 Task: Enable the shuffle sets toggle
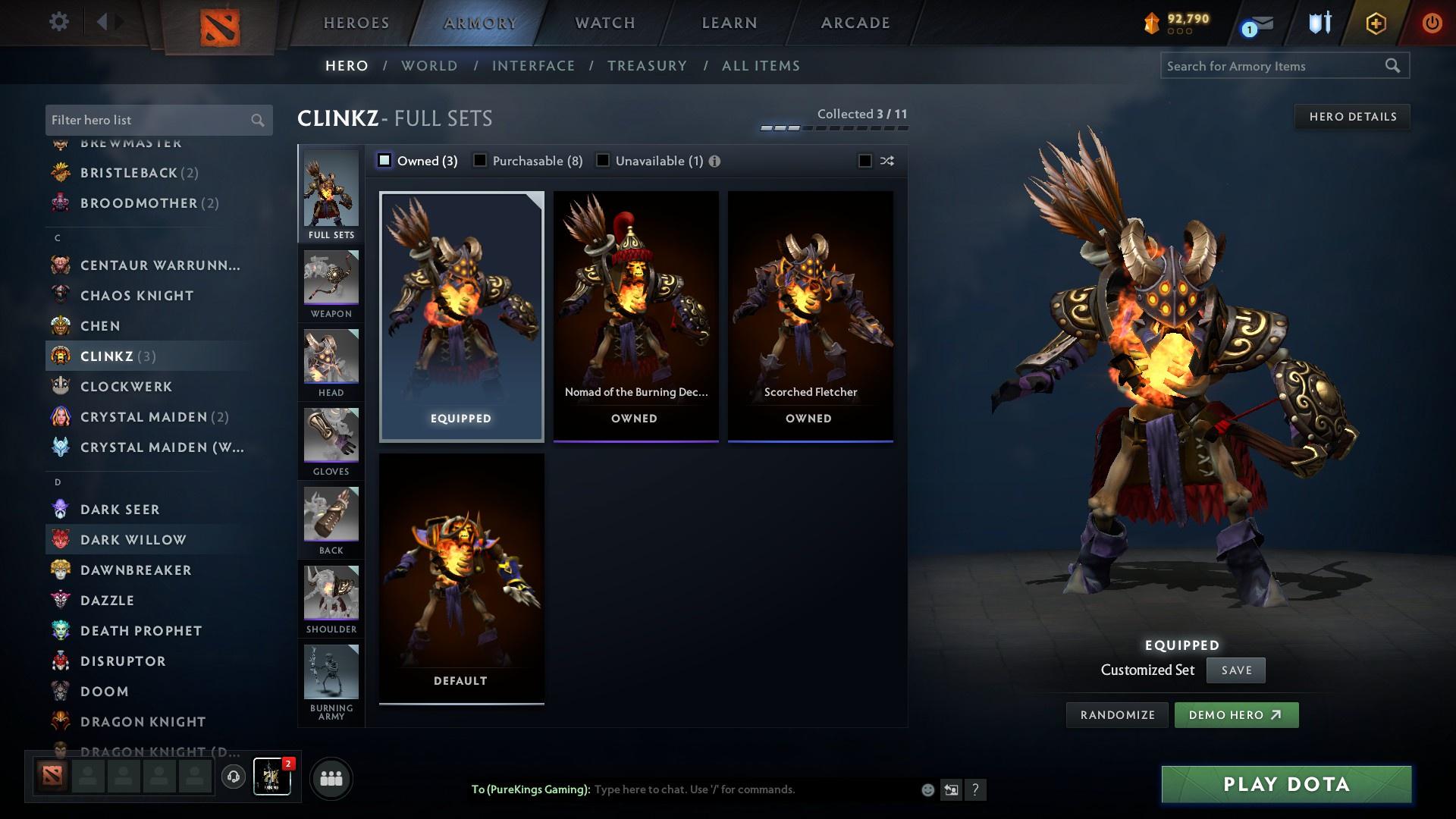[x=864, y=160]
